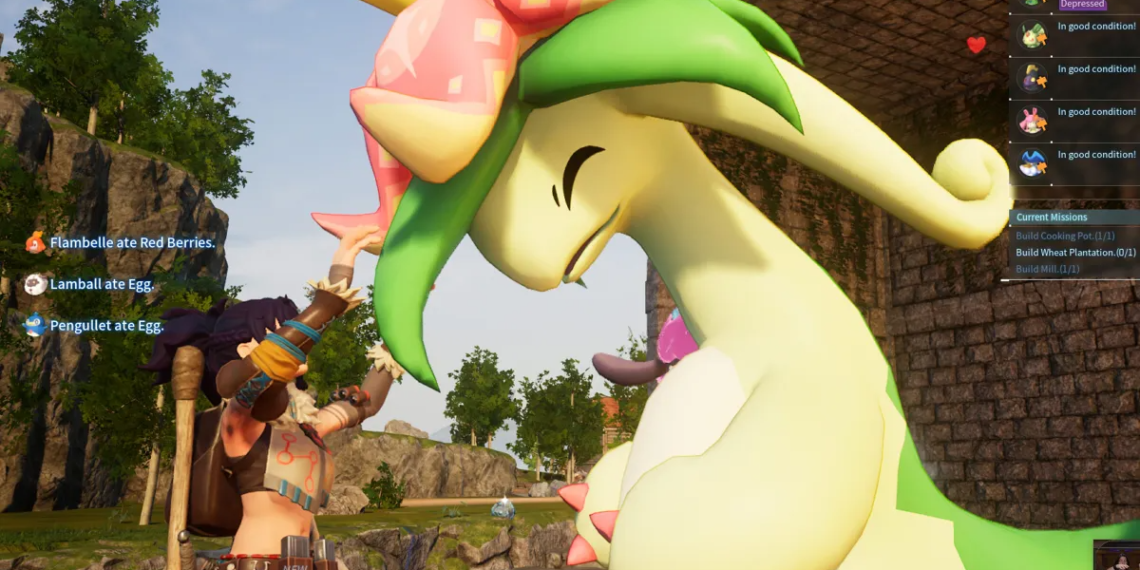Select the Build Wheat Plantation mission
This screenshot has height=570, width=1140.
point(1075,253)
